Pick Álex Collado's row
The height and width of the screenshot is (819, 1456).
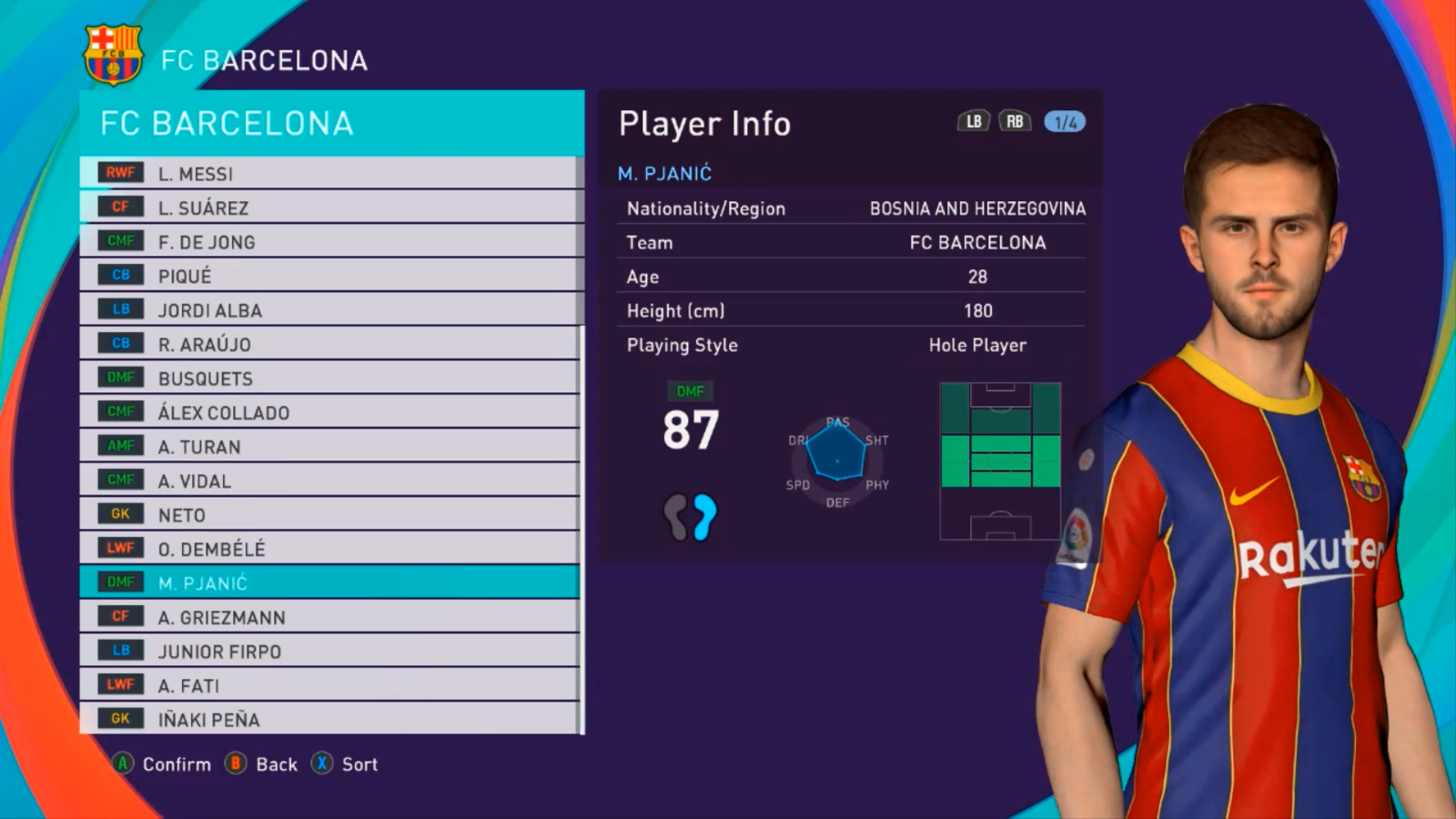[x=328, y=412]
